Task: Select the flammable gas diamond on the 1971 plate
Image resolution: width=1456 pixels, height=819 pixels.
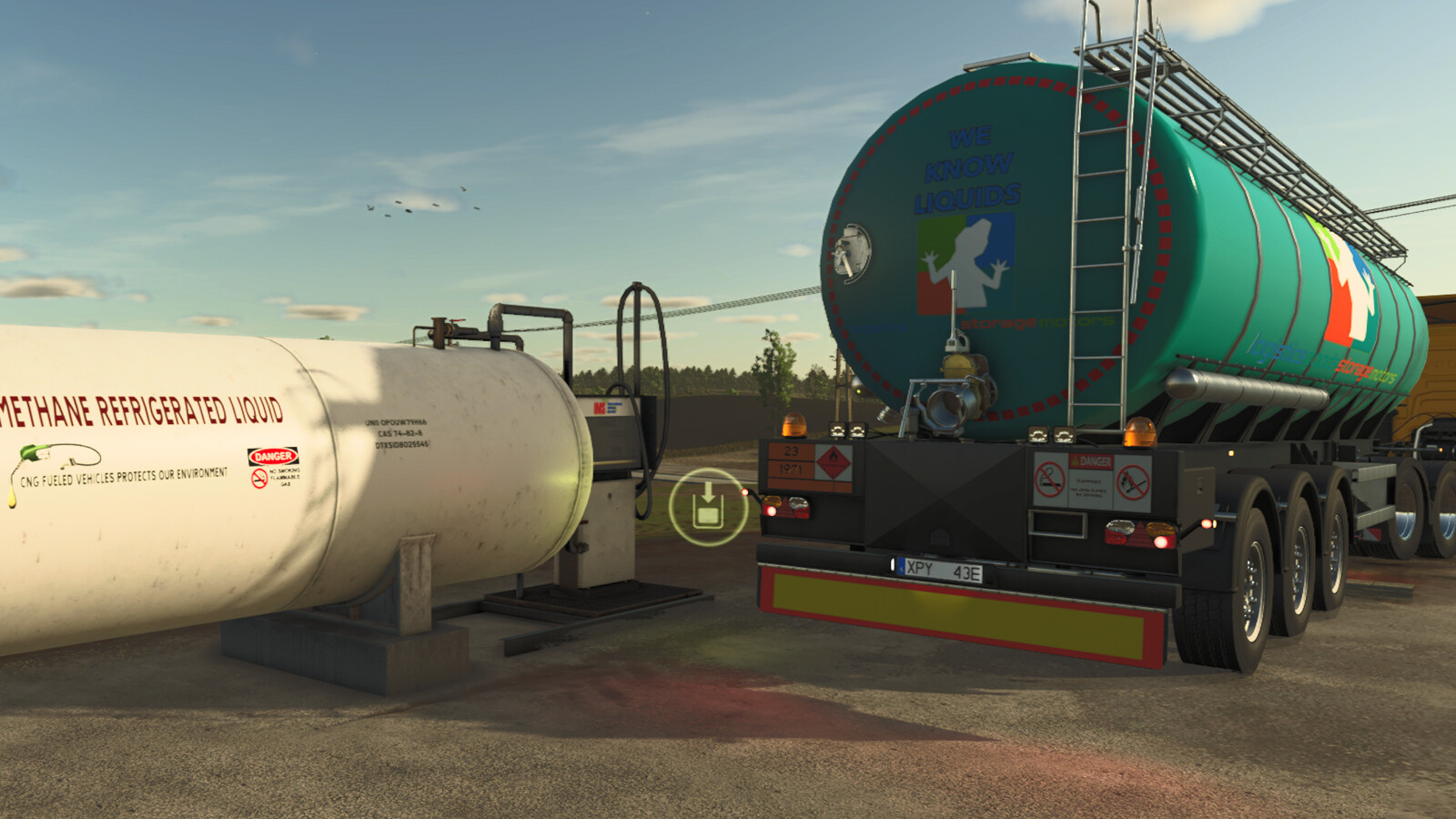Action: tap(832, 460)
